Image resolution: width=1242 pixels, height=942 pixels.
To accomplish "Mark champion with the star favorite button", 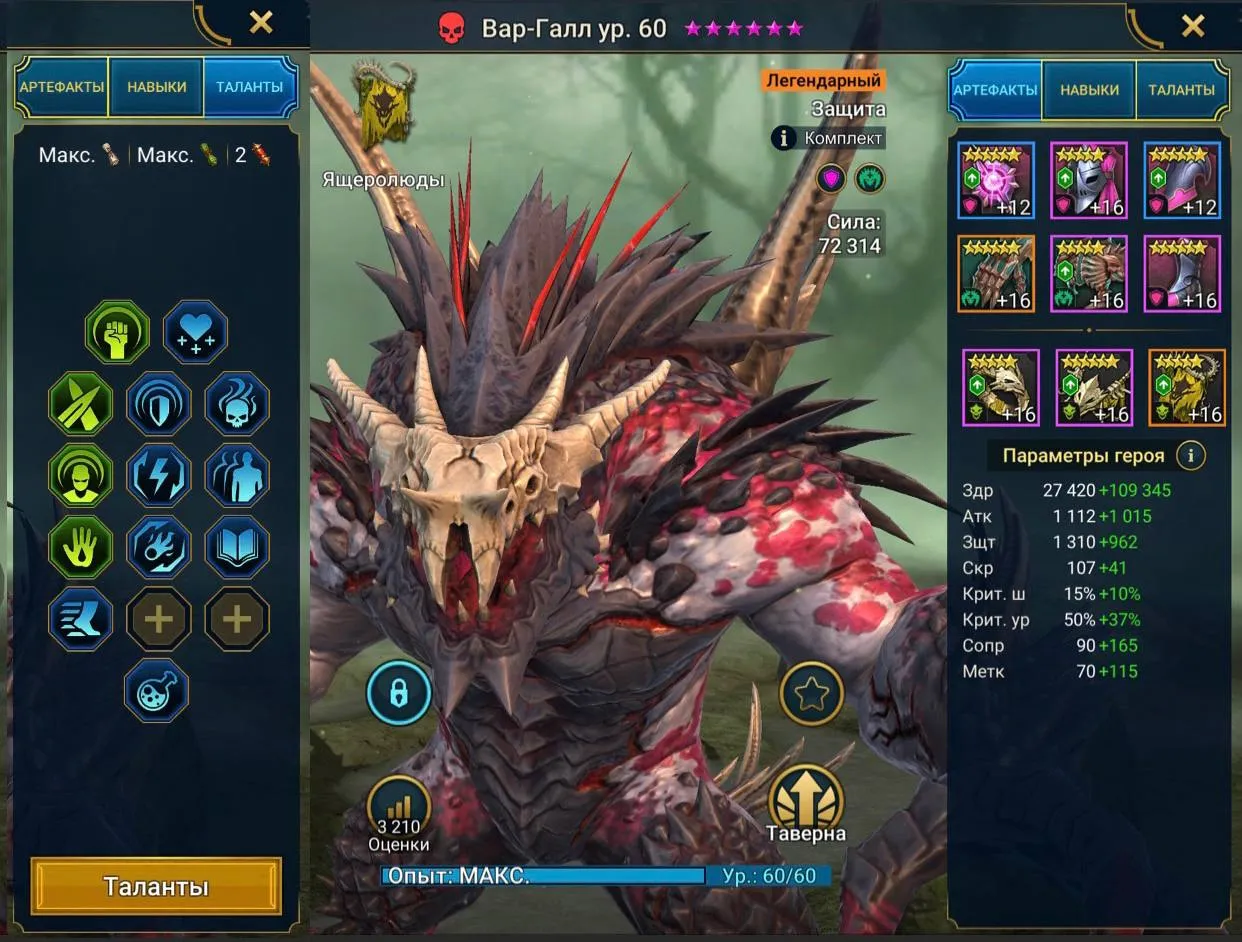I will [x=812, y=693].
